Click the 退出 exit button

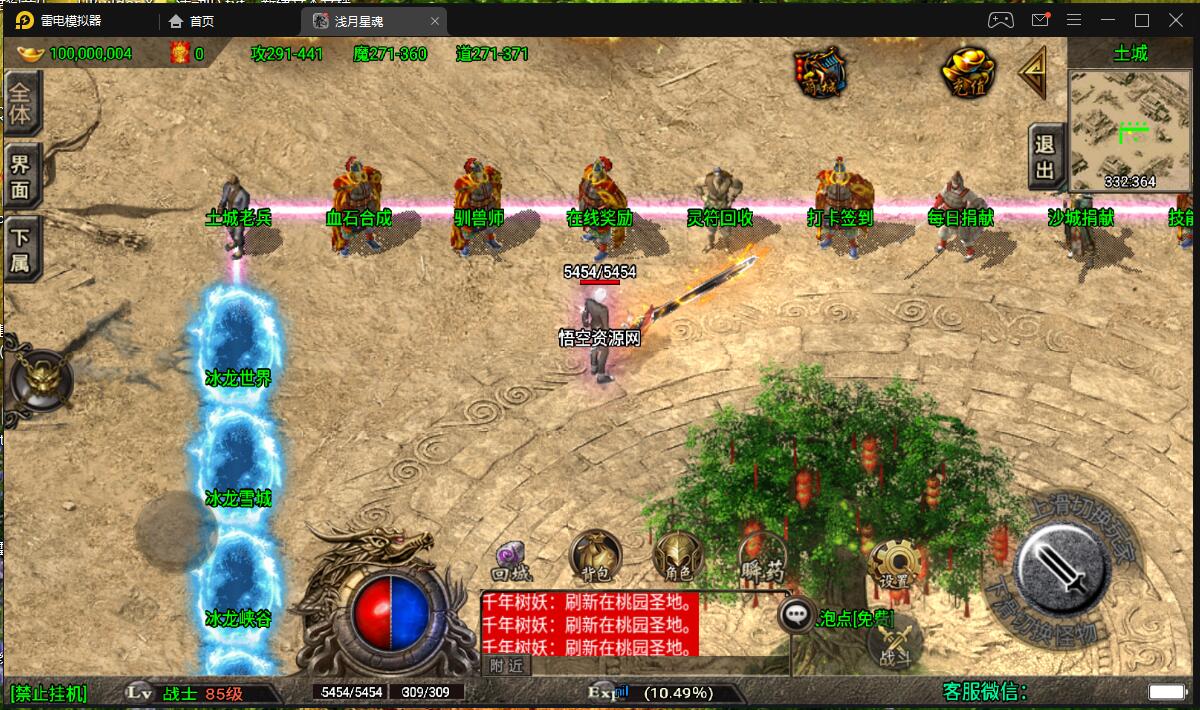1045,157
